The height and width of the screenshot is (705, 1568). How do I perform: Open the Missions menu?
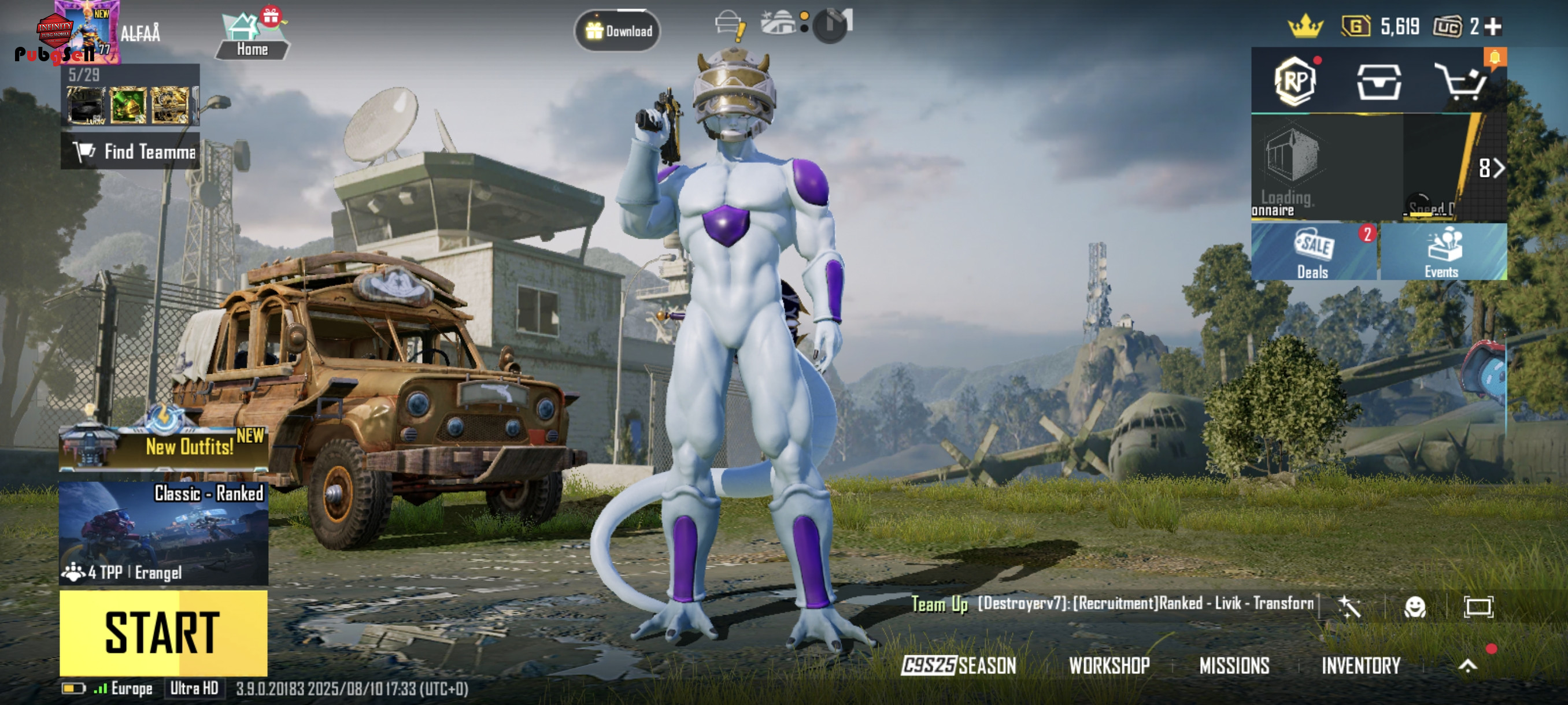pyautogui.click(x=1234, y=666)
